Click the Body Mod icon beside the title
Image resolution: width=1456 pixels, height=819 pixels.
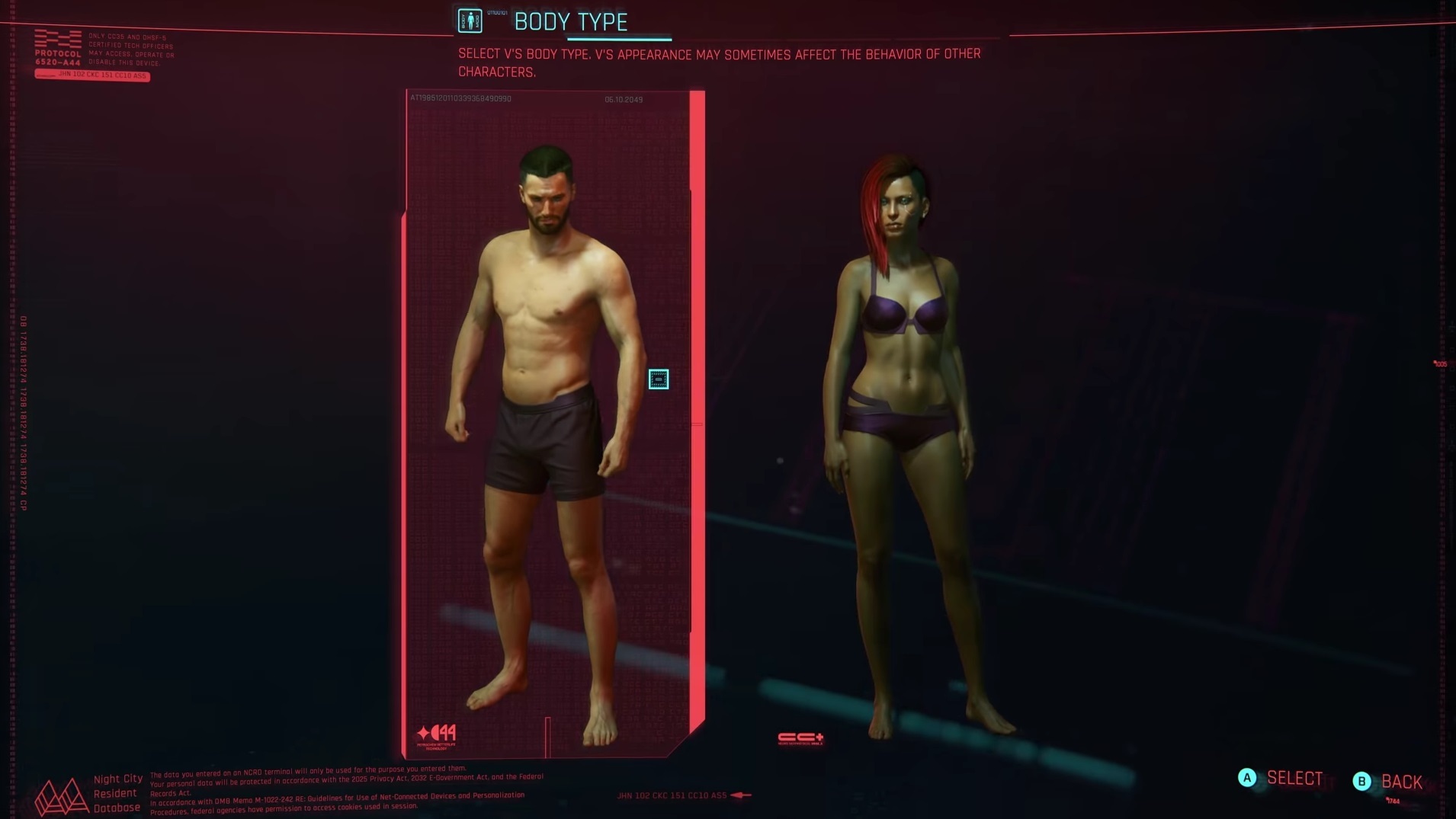point(470,21)
